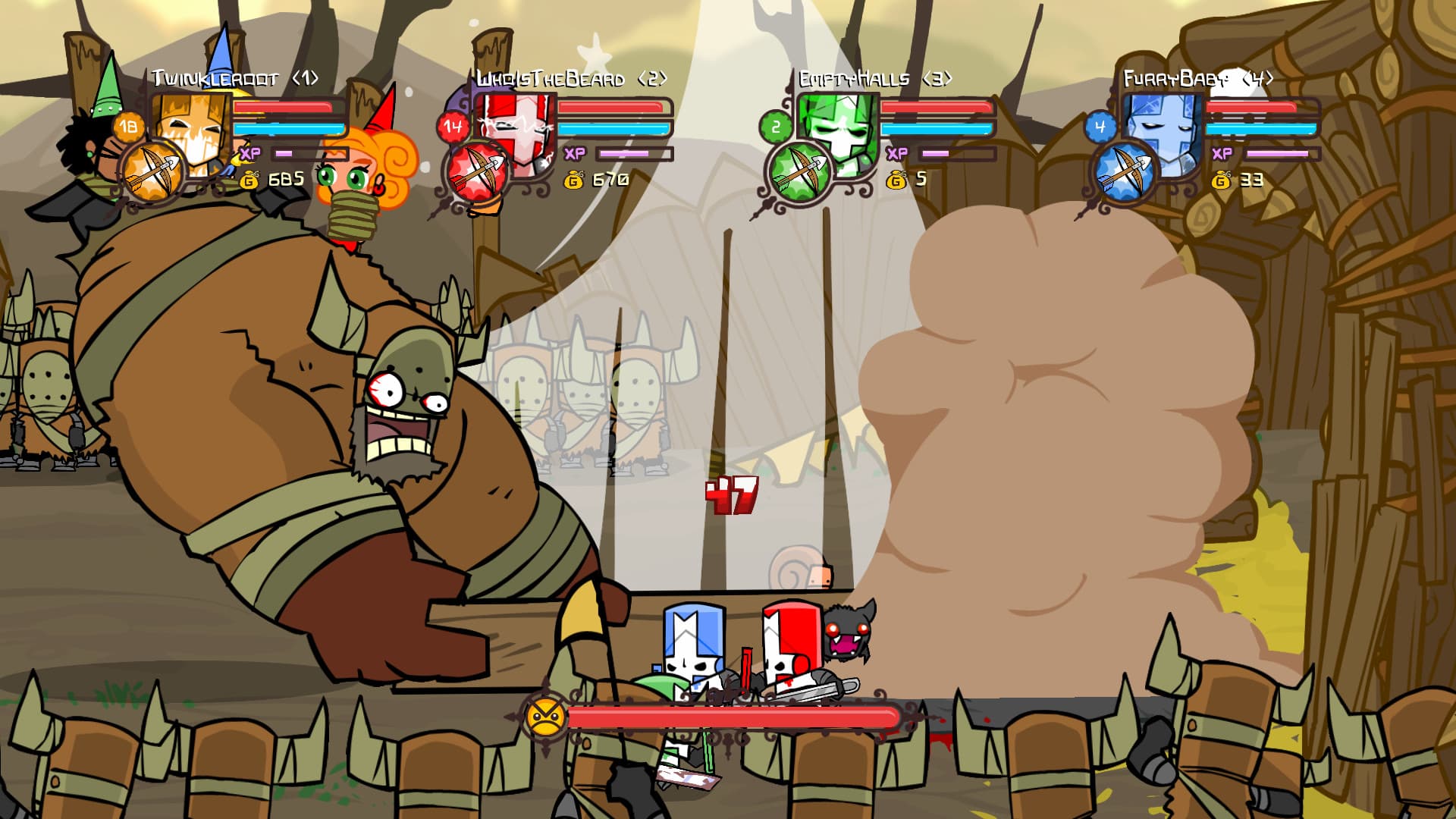Screen dimensions: 1456x819
Task: Click the floating 47 damage number
Action: click(733, 494)
